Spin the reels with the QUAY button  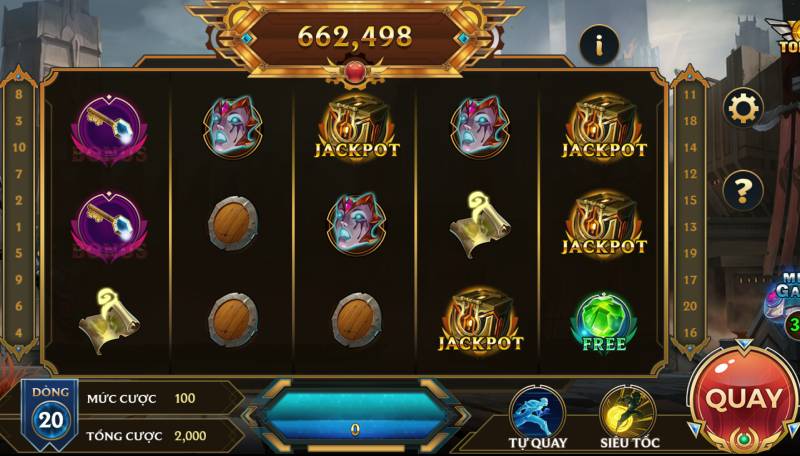tap(744, 399)
